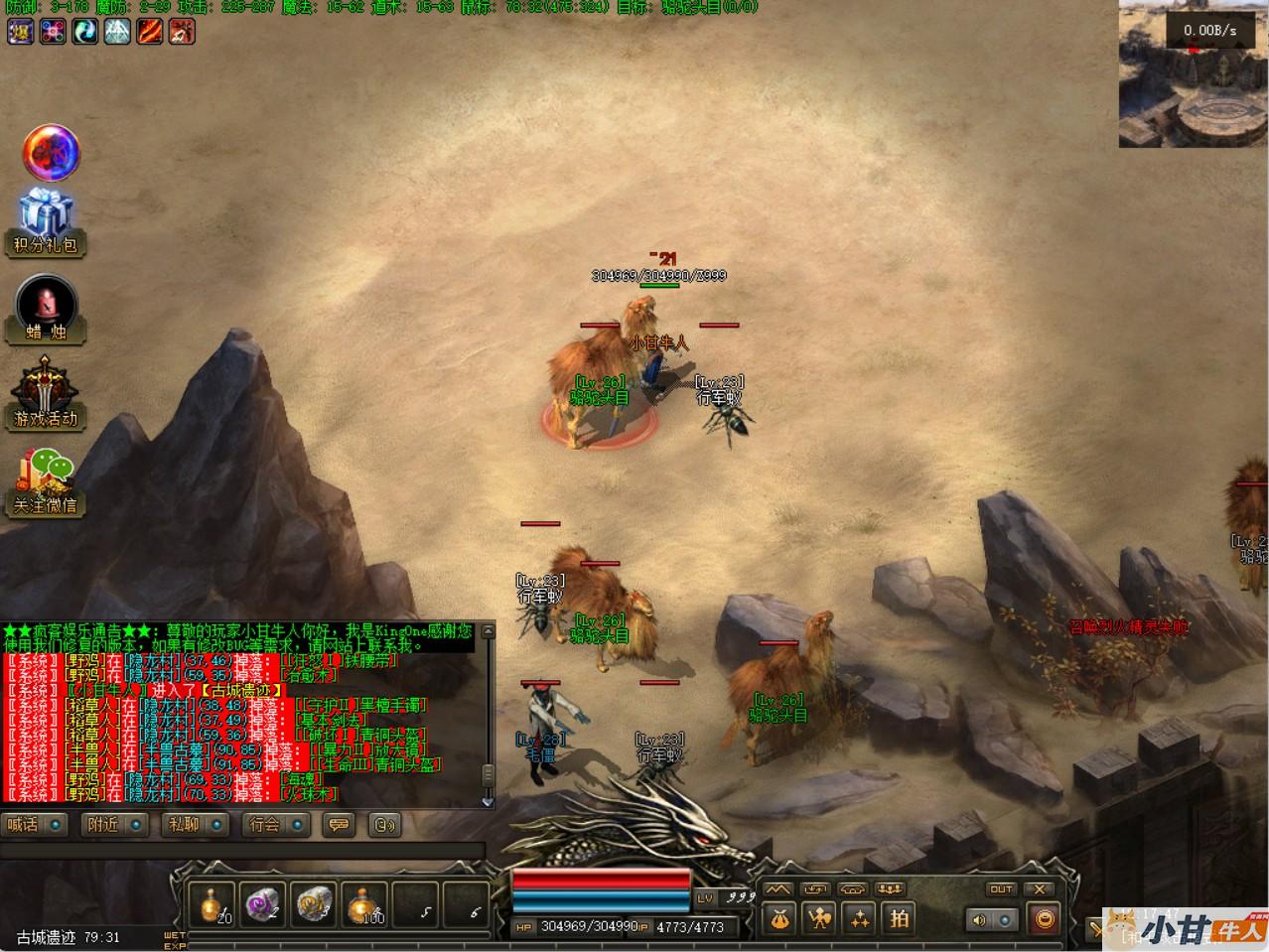Toggle the 喊话 shout chat channel
The height and width of the screenshot is (952, 1269).
[x=35, y=824]
